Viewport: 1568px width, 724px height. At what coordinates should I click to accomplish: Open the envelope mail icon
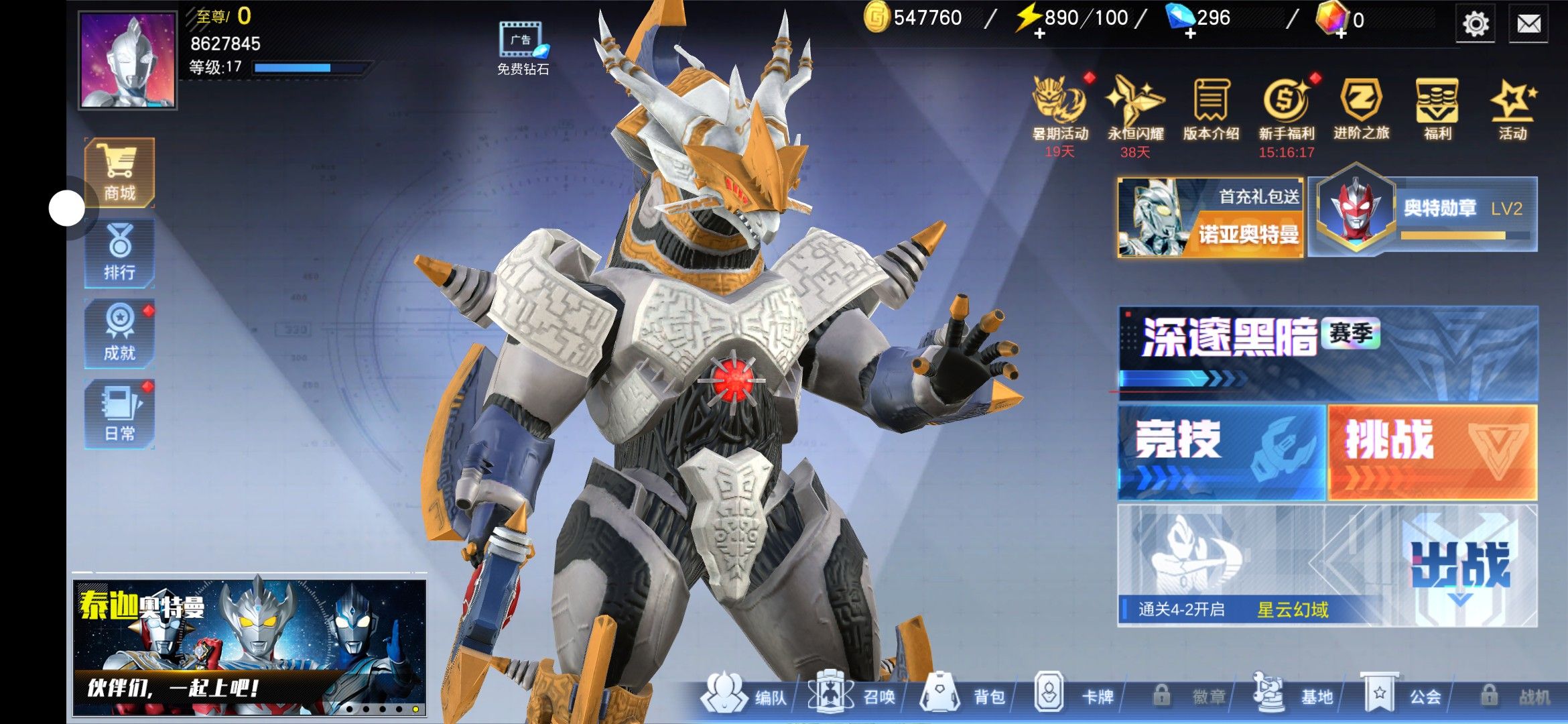pyautogui.click(x=1528, y=24)
